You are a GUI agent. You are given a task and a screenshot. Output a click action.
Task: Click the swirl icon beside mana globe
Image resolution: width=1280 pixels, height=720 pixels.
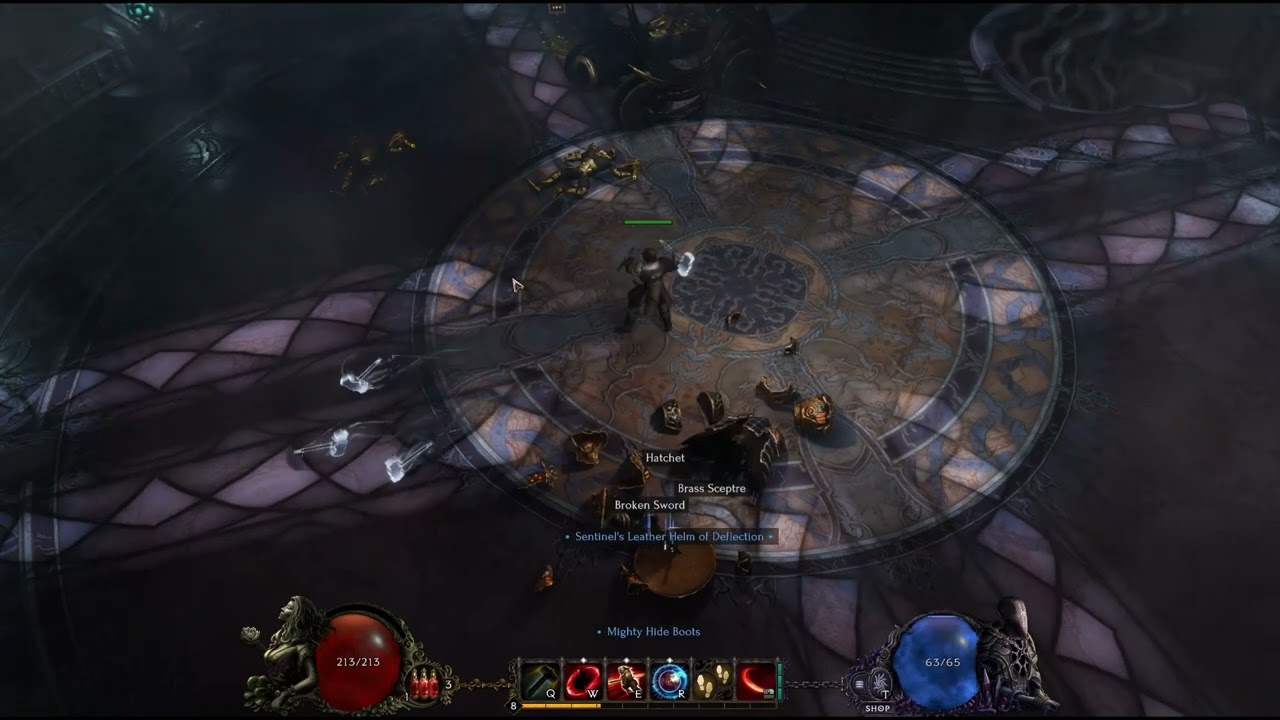click(879, 684)
